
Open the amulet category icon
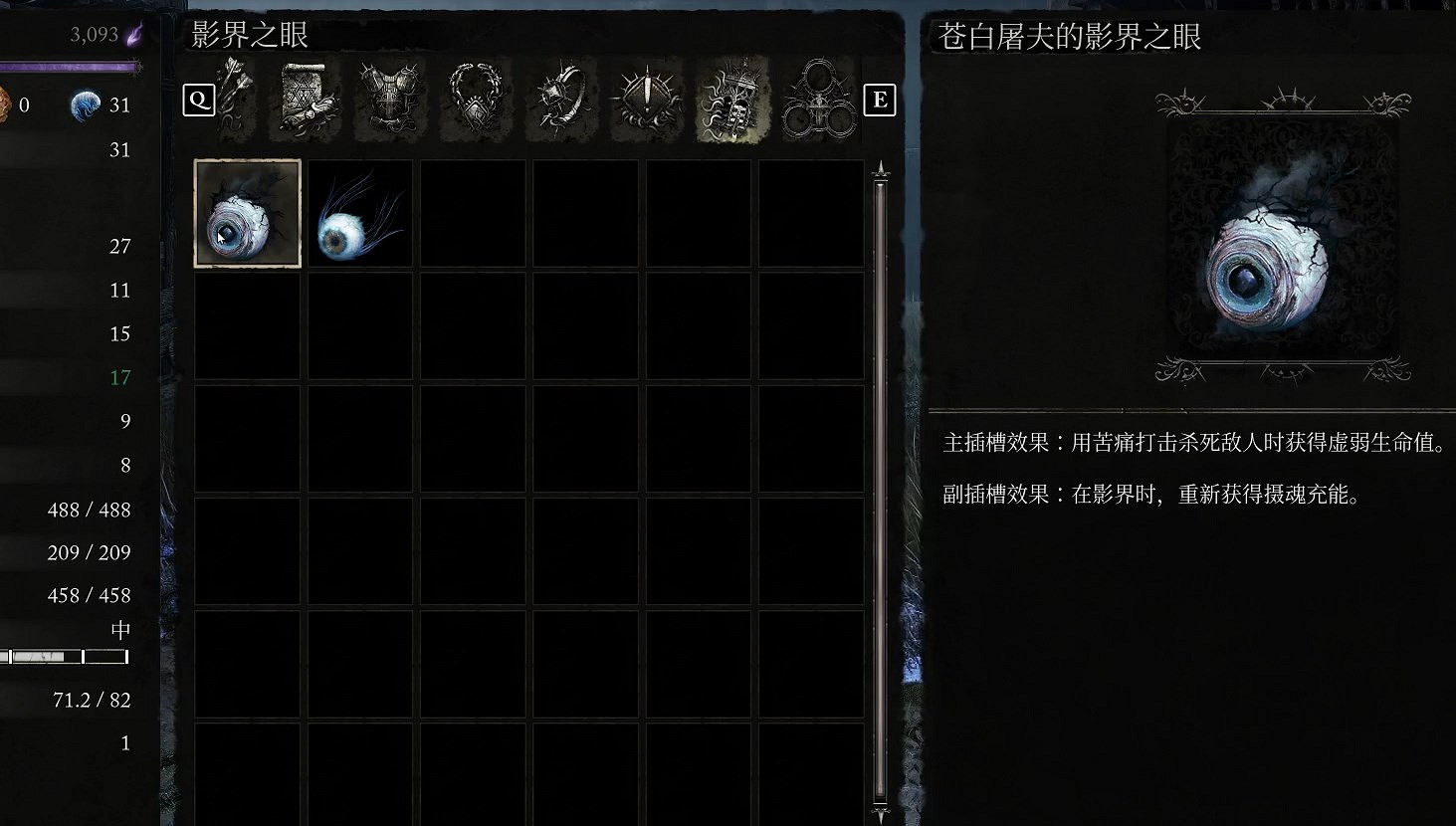475,100
